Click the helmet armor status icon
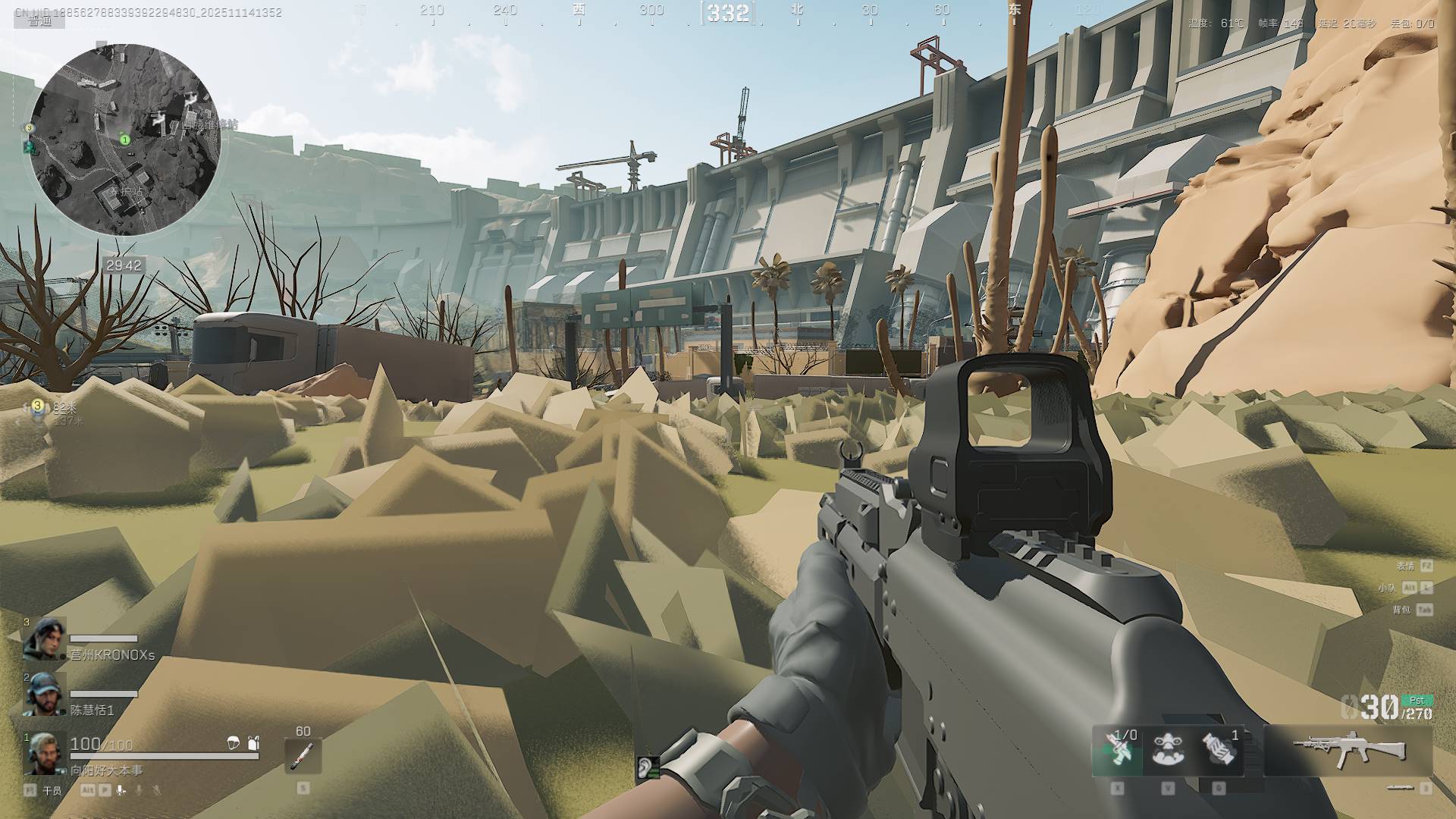 pyautogui.click(x=234, y=743)
